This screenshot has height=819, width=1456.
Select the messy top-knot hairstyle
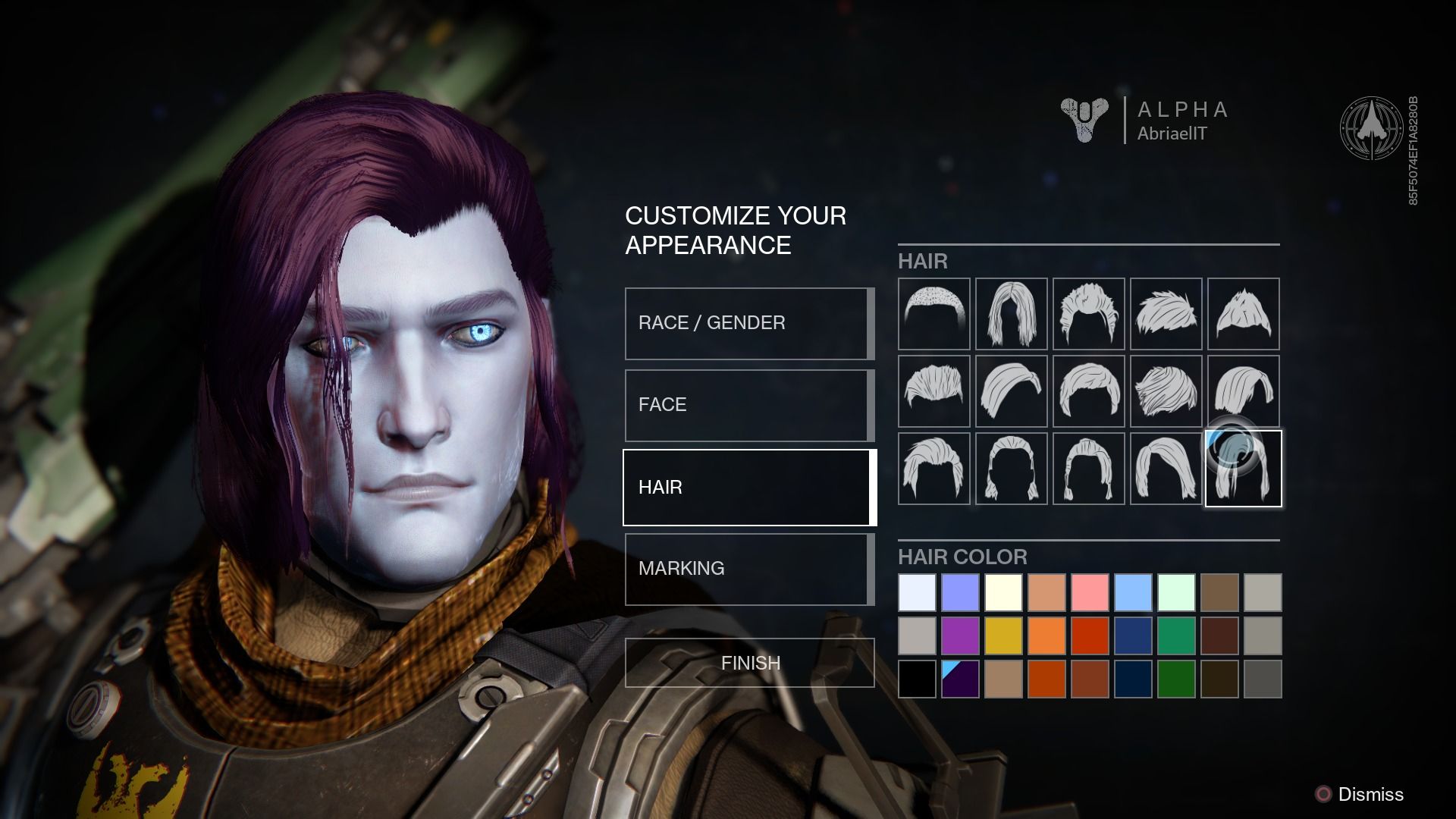1088,315
